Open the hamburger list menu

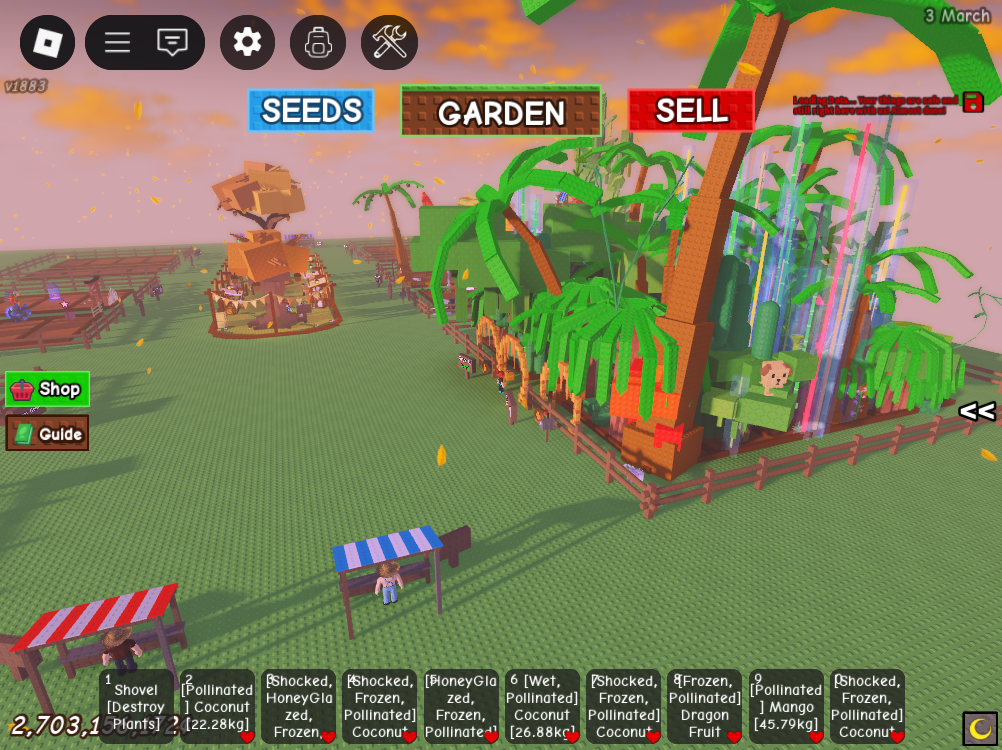(117, 42)
